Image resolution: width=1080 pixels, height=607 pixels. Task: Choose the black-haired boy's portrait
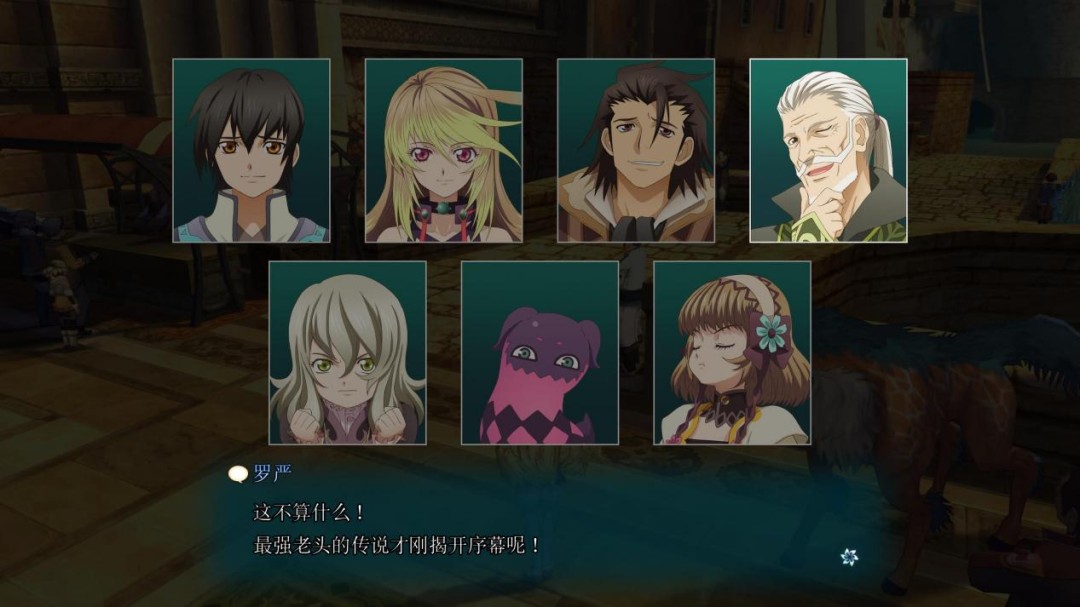[x=251, y=150]
